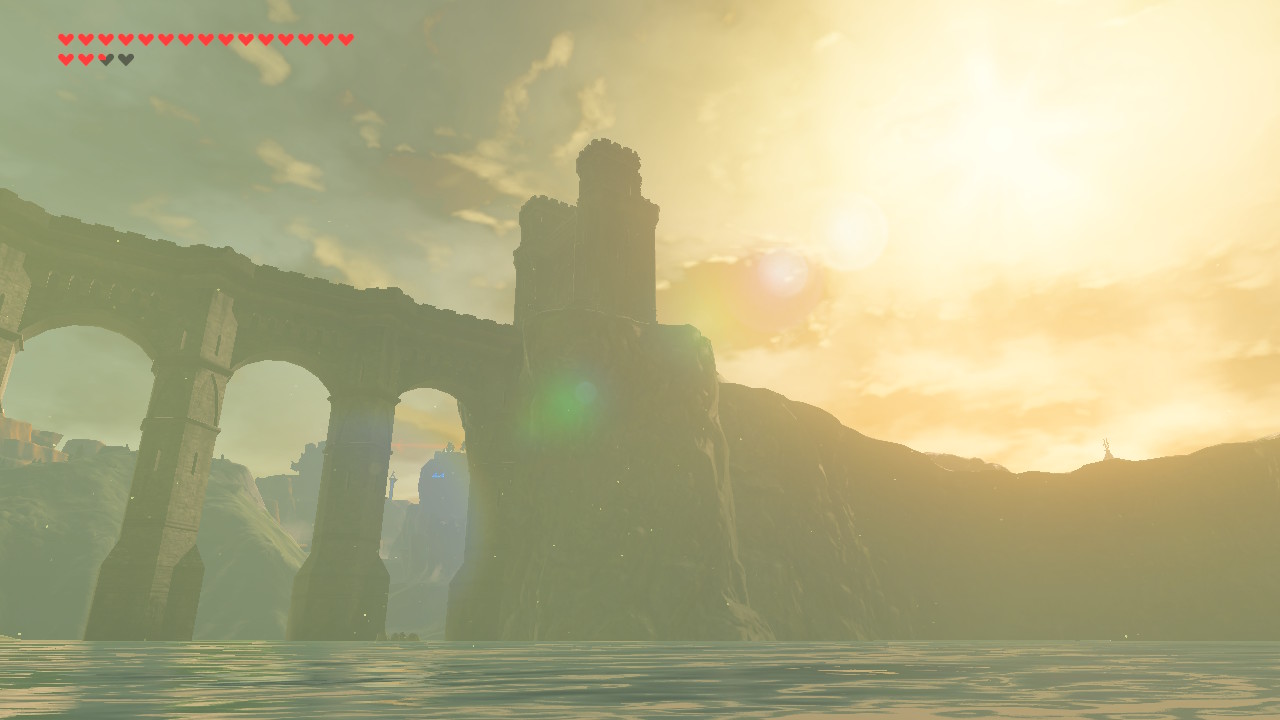This screenshot has height=720, width=1280.
Task: Click the last full red heart
Action: pos(85,59)
